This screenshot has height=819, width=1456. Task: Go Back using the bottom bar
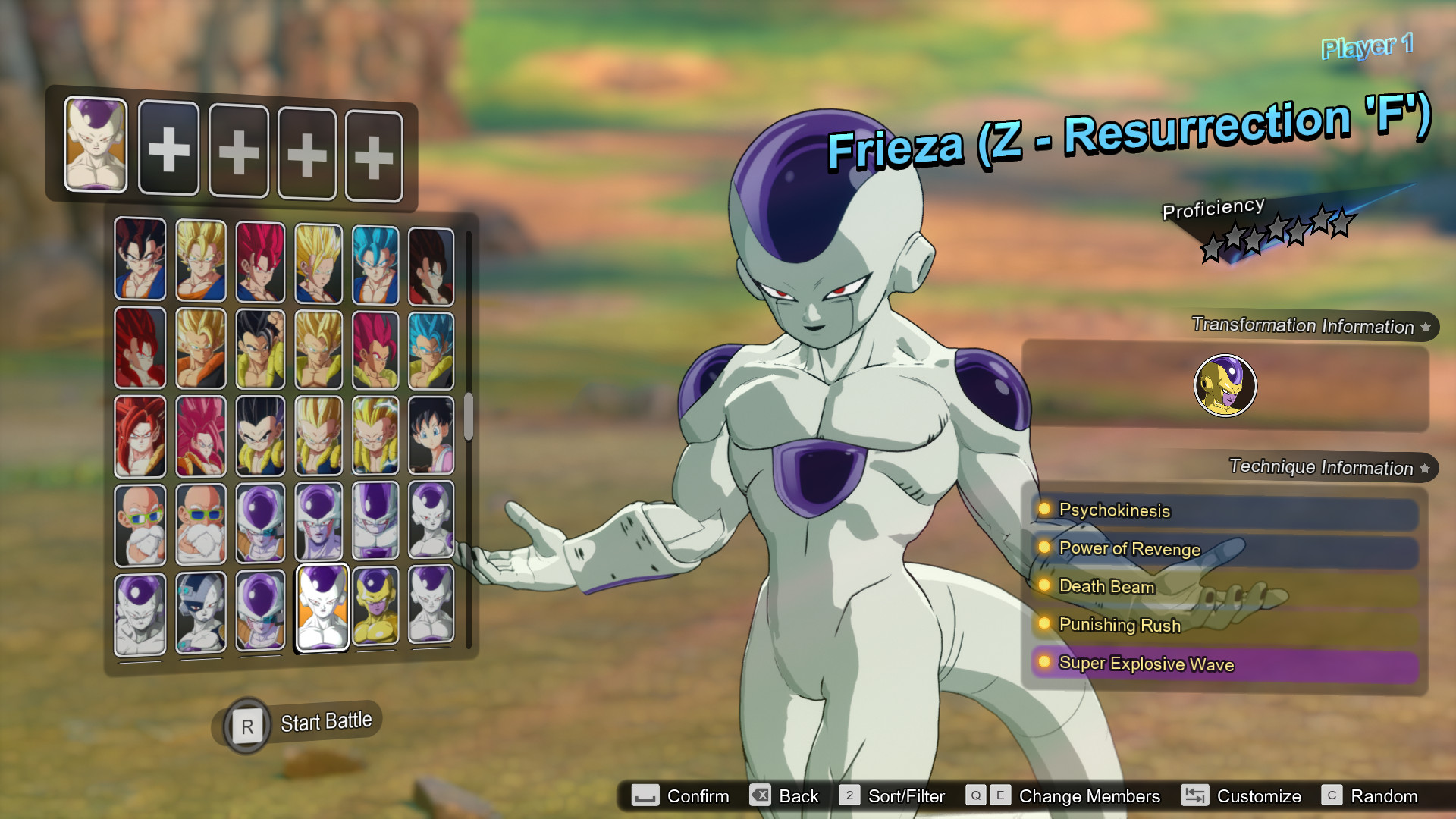(784, 796)
